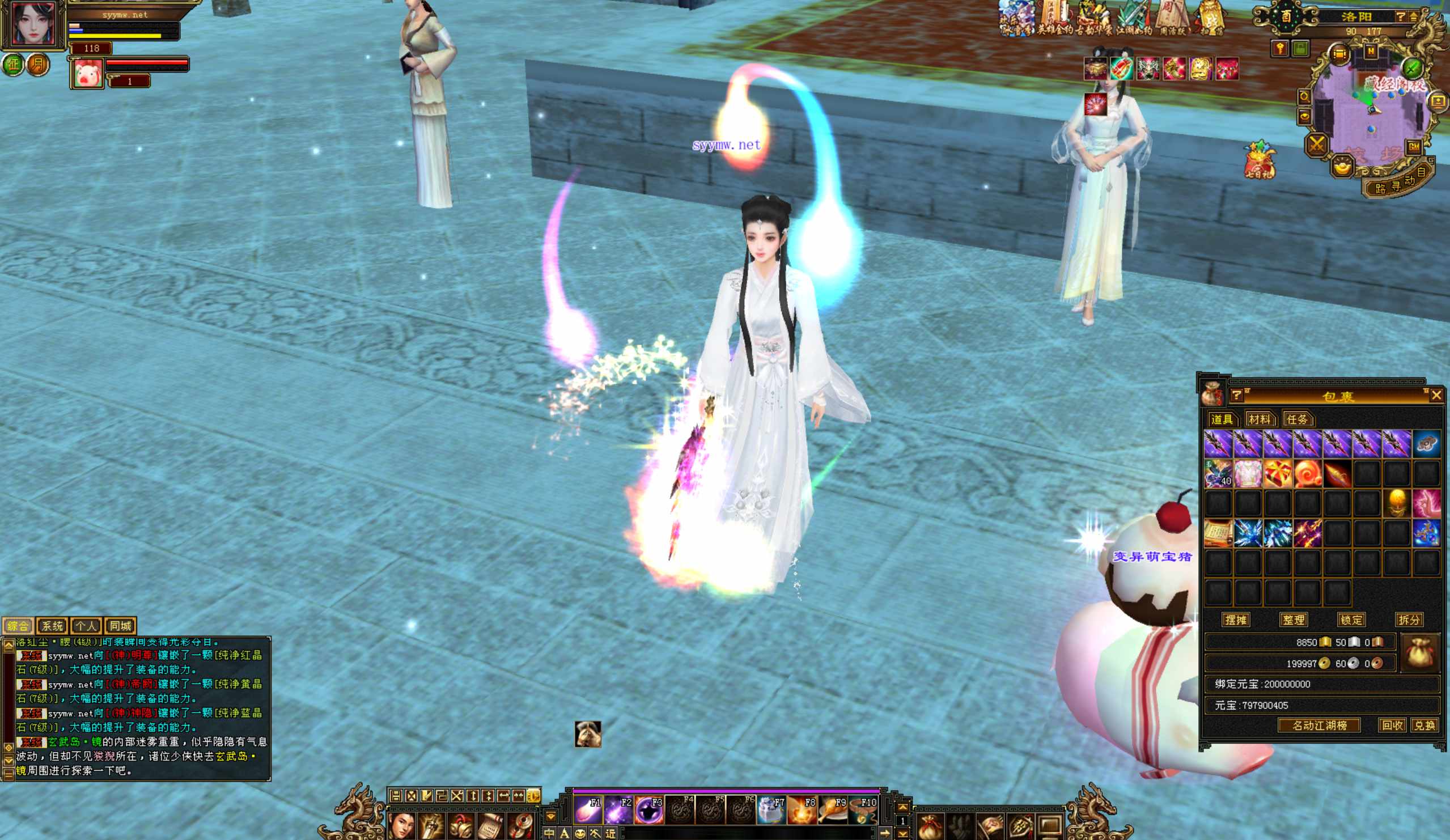1450x840 pixels.
Task: Select the scroll item in the inventory
Action: click(1218, 533)
